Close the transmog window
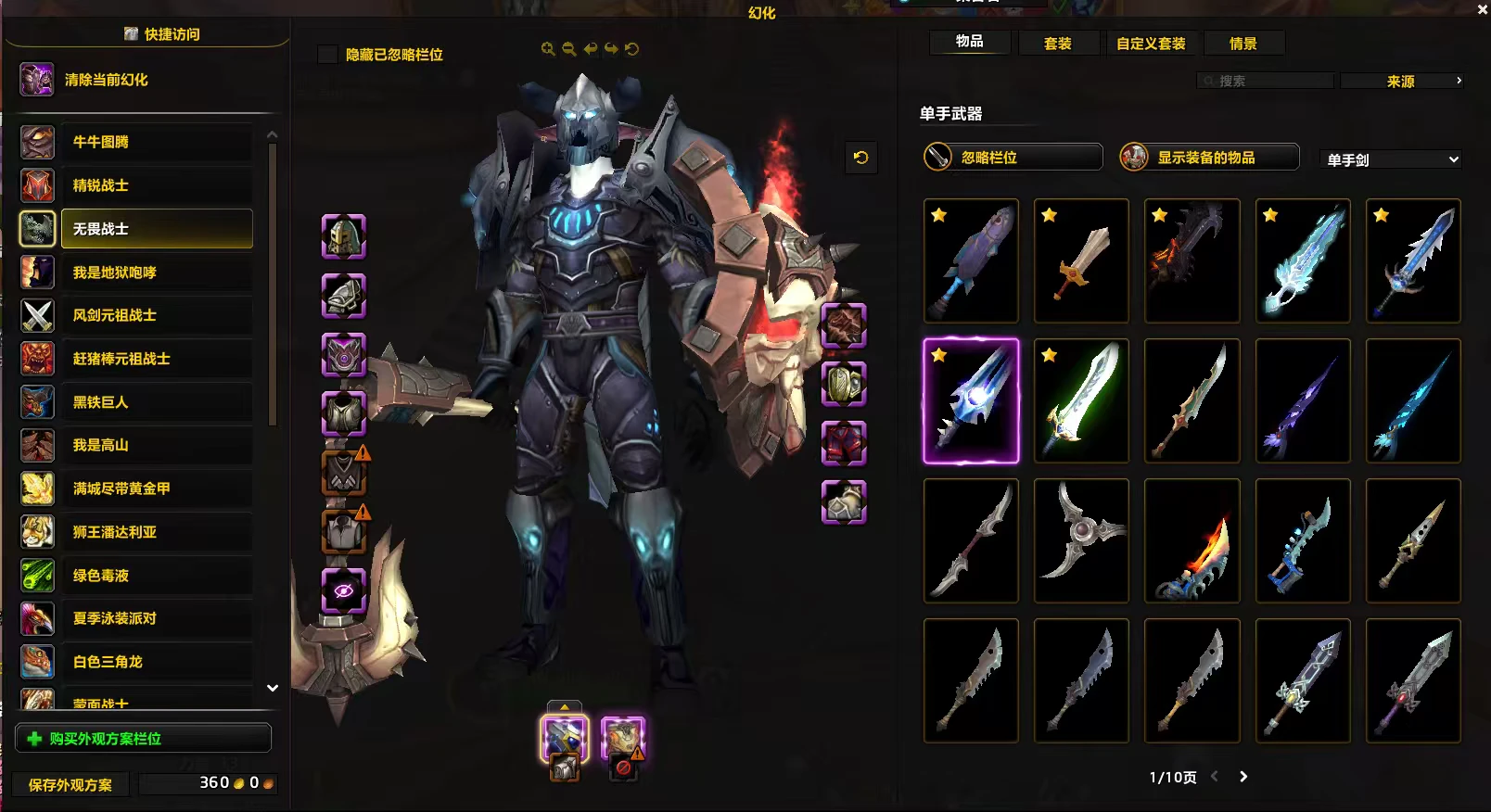1491x812 pixels. (1481, 10)
